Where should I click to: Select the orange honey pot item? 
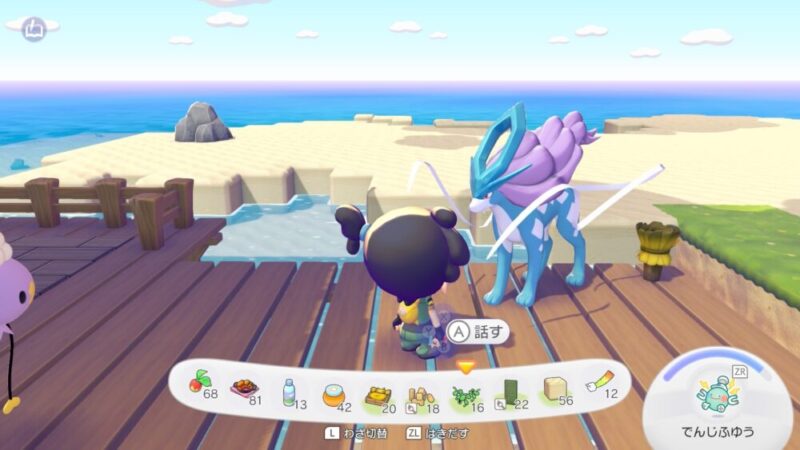[x=334, y=392]
